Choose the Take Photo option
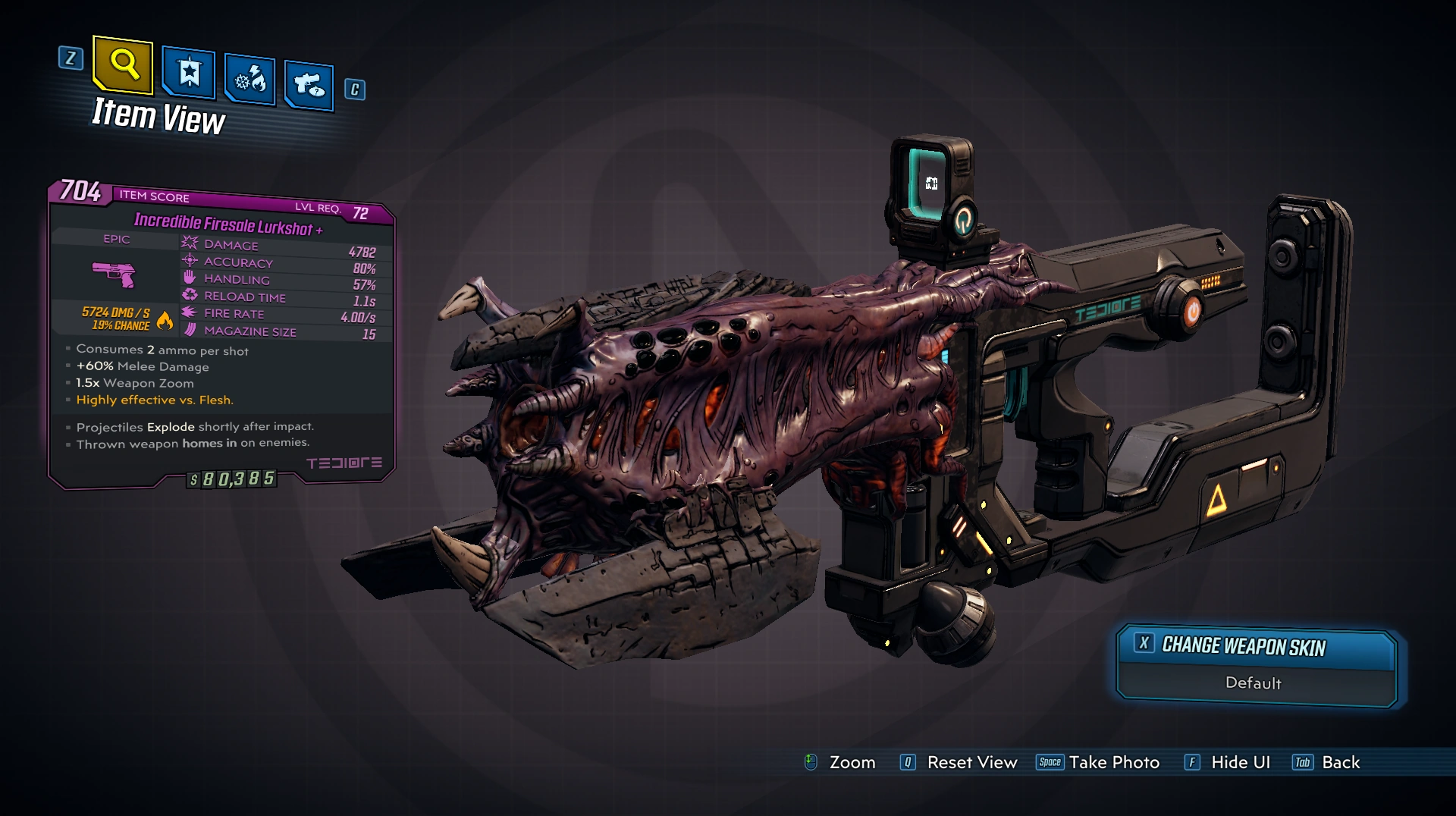The width and height of the screenshot is (1456, 816). click(1098, 762)
